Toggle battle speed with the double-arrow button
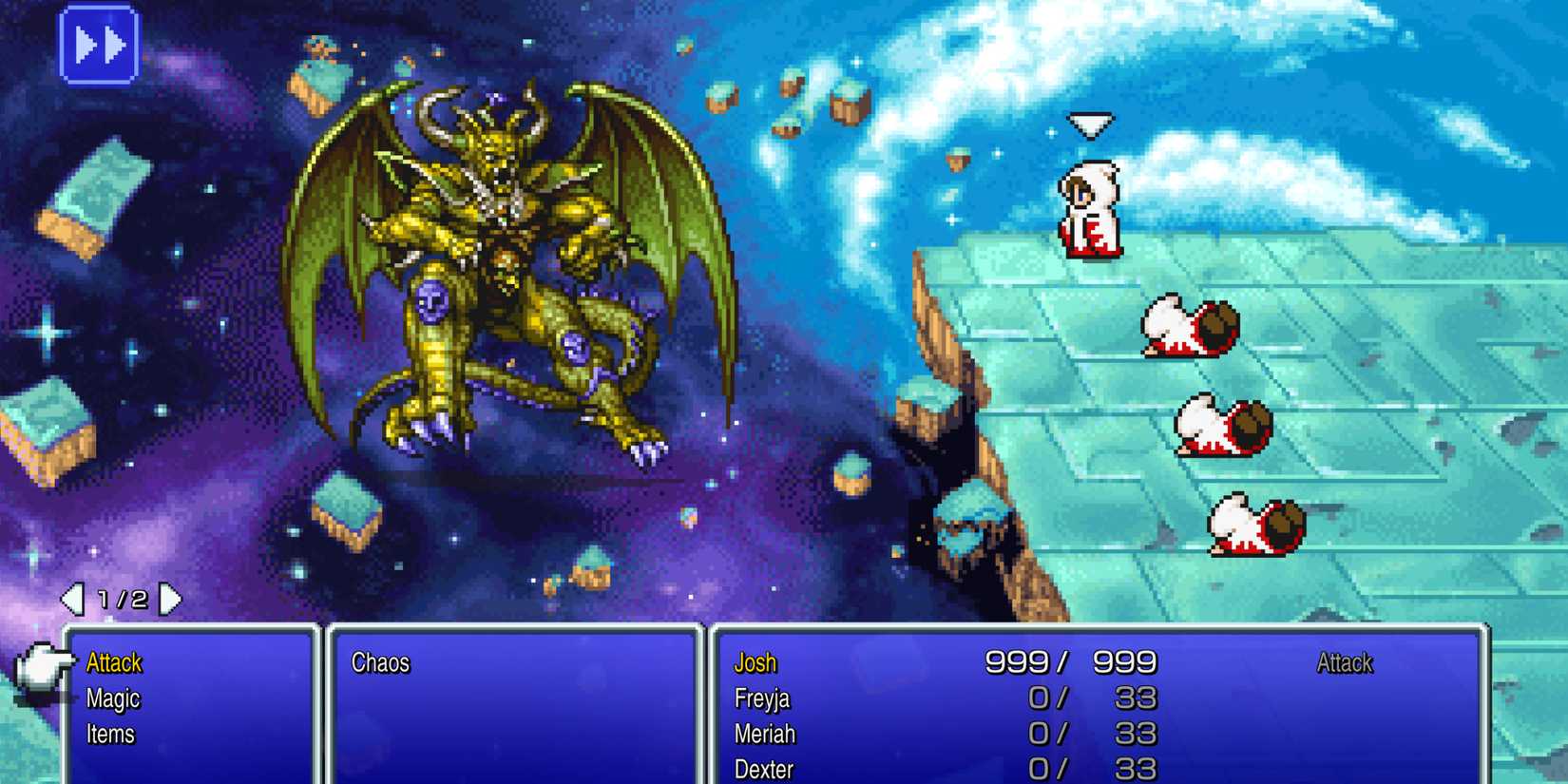Screen dimensions: 1568x784 102,43
